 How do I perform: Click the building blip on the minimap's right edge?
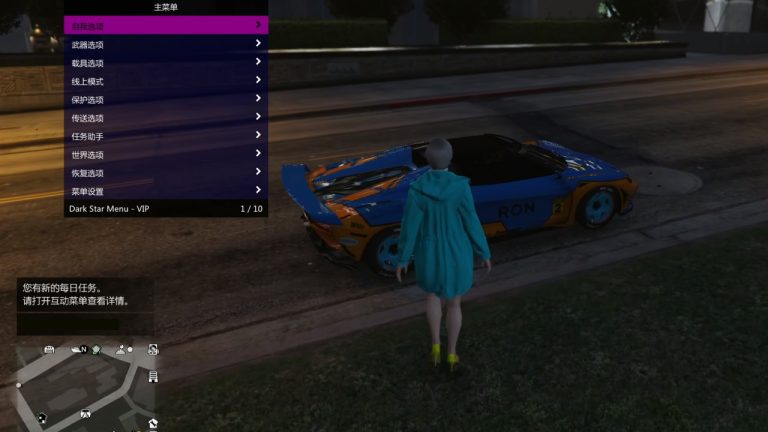(153, 376)
